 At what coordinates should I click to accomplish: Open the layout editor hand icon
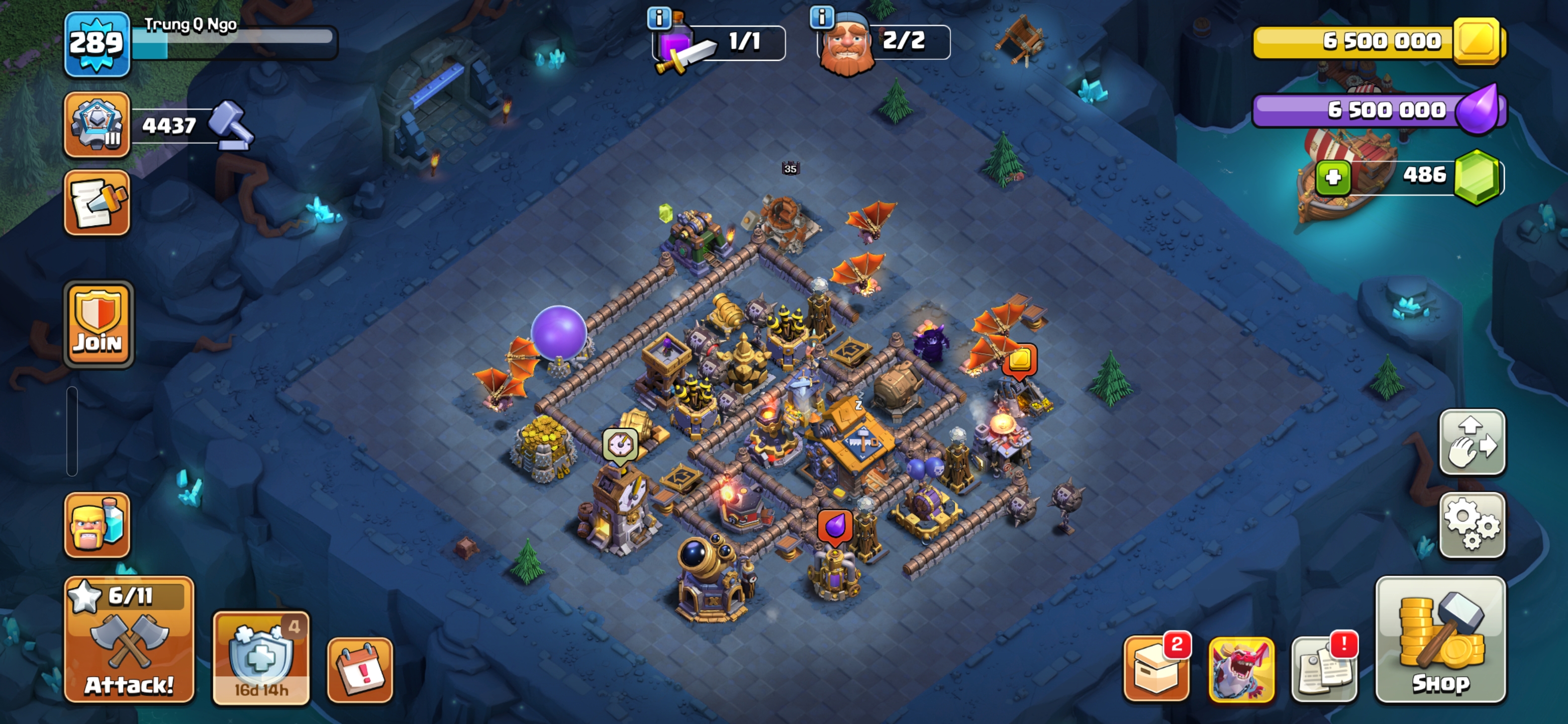1472,442
